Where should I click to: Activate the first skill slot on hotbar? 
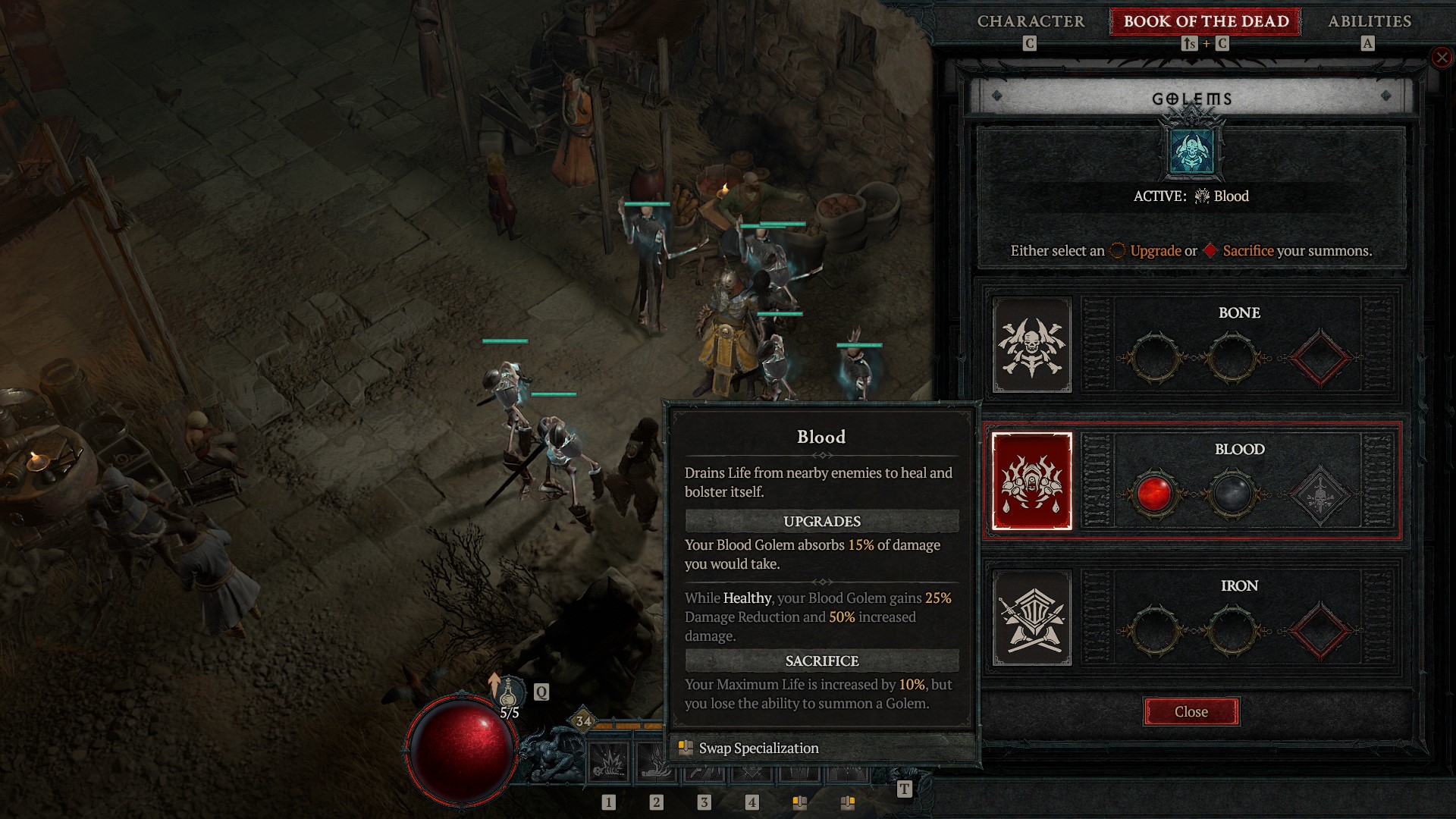[608, 762]
